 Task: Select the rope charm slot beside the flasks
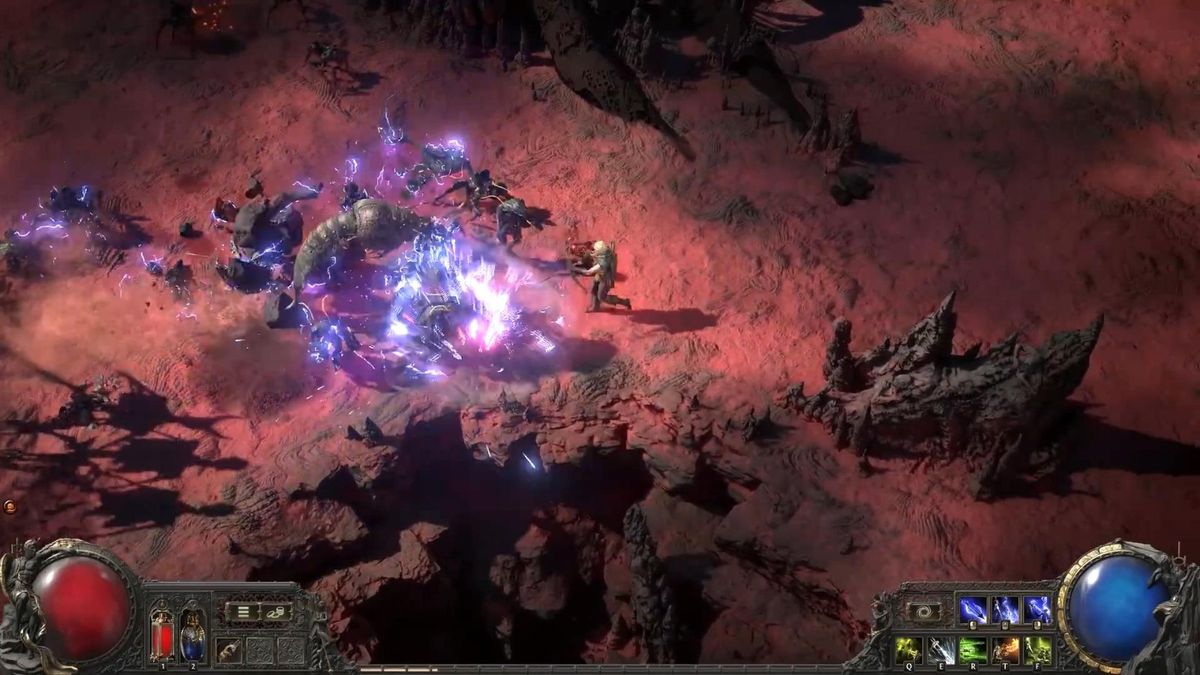[229, 648]
